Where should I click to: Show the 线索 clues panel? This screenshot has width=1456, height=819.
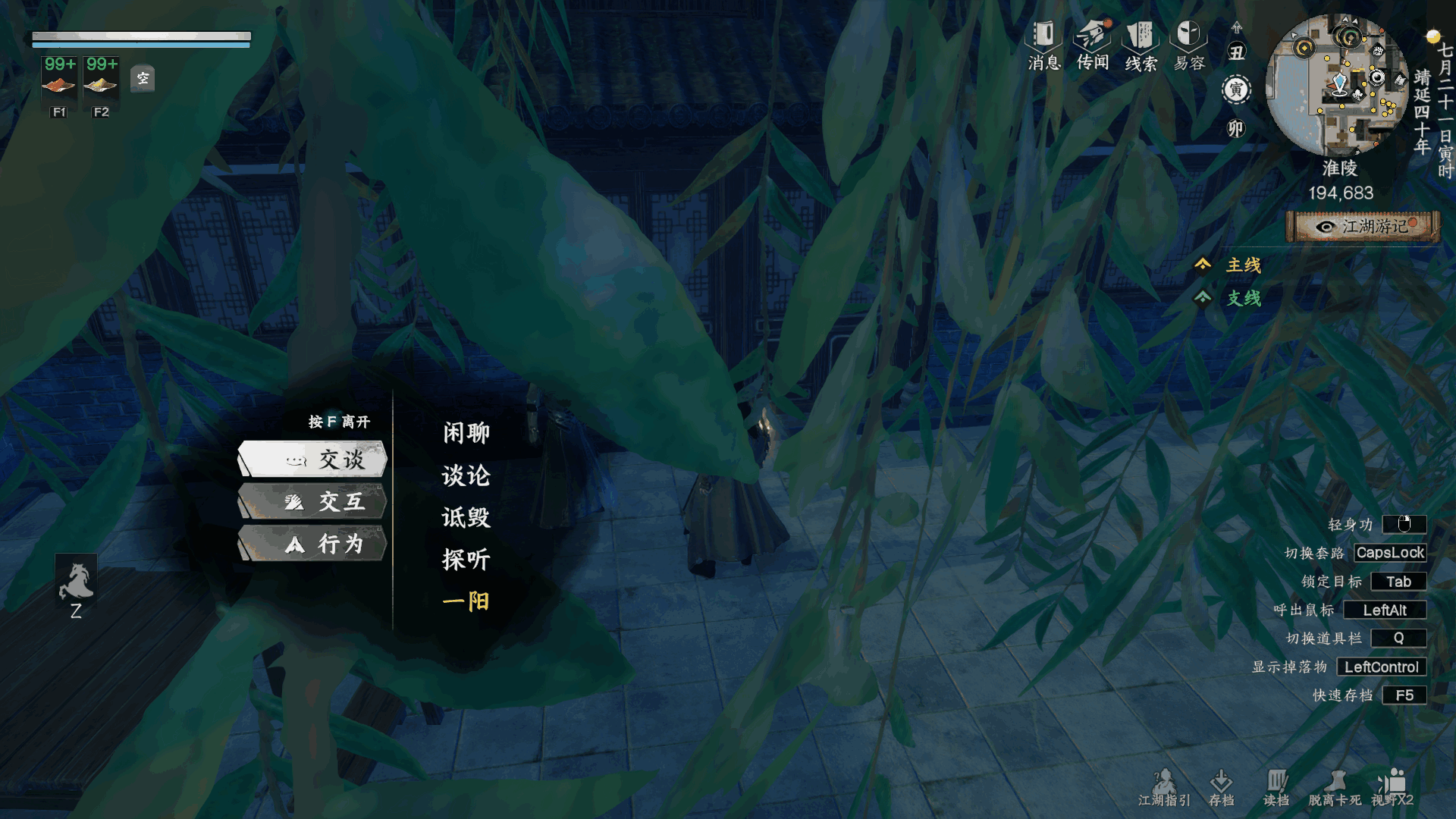coord(1141,45)
